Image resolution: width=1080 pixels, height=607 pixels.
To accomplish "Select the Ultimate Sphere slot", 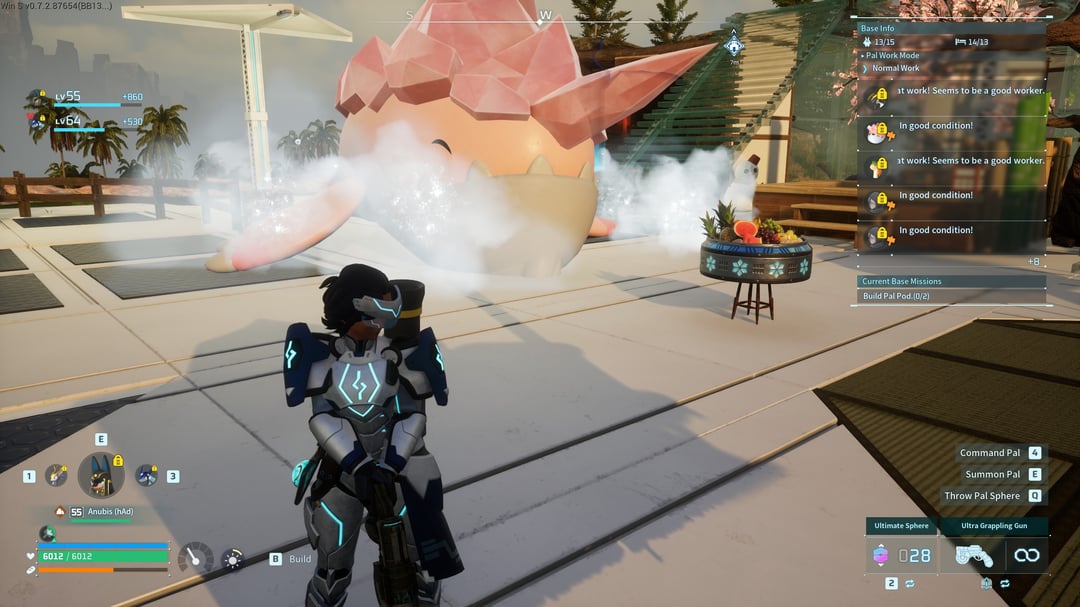I will [902, 555].
